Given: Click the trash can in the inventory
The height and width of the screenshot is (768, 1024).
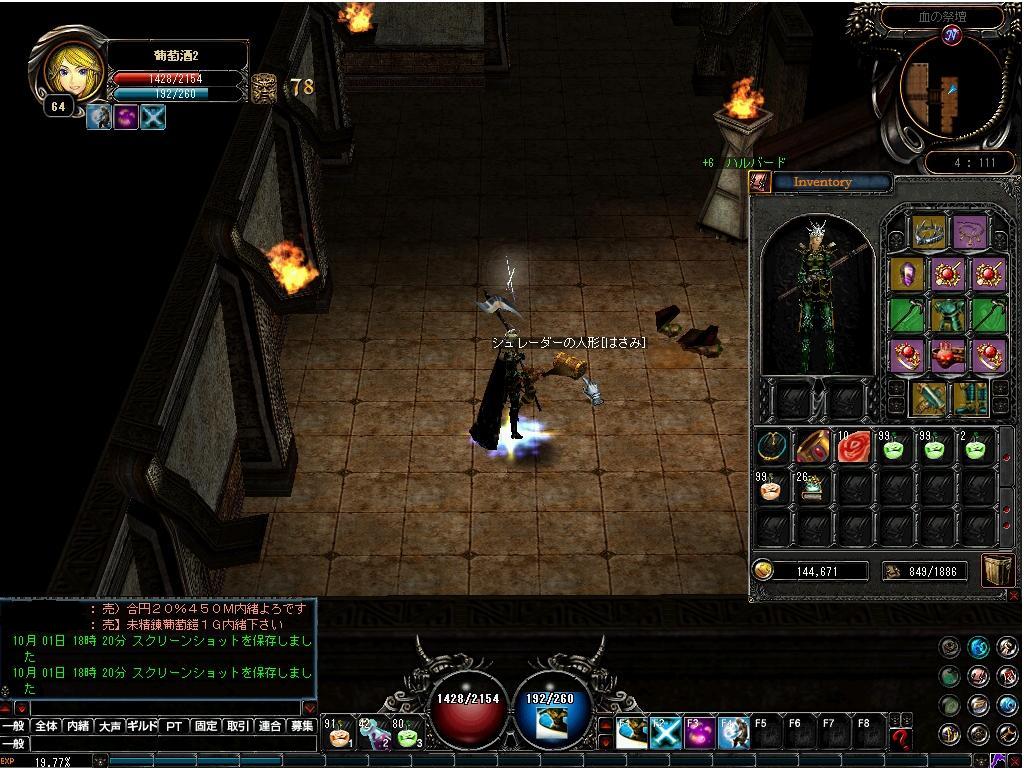Looking at the screenshot, I should pos(997,570).
